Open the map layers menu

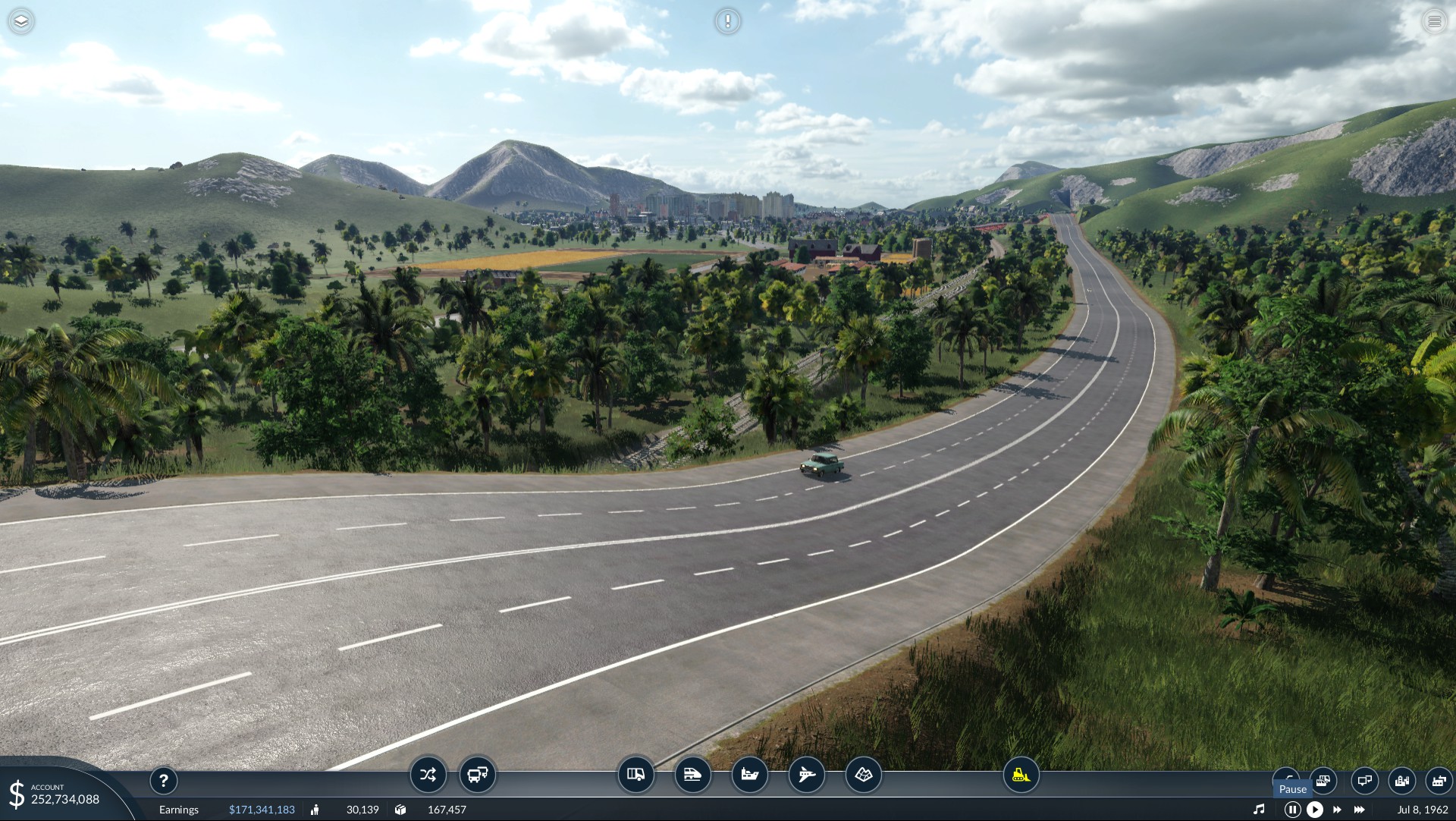coord(21,21)
